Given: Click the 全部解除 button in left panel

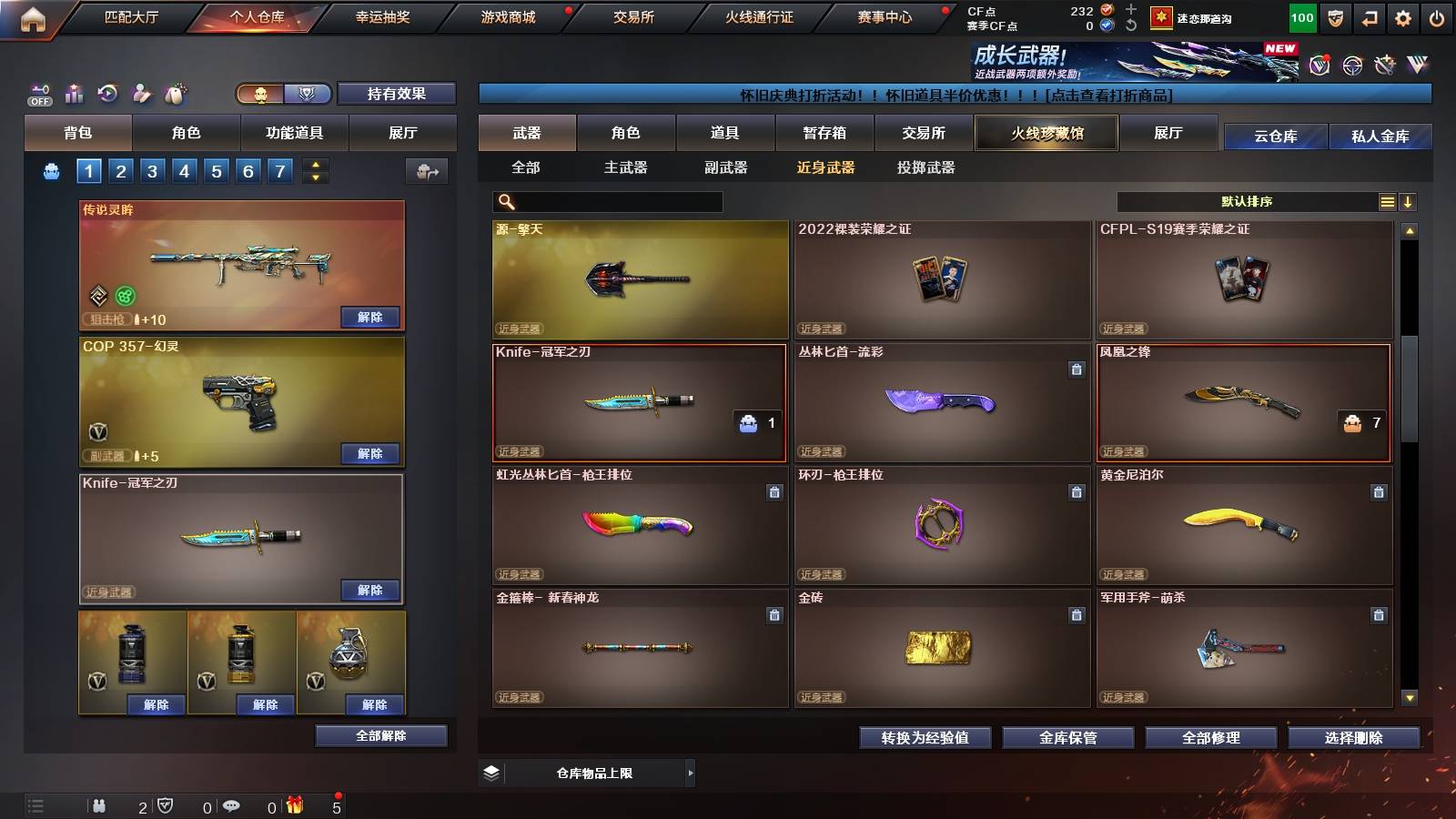Looking at the screenshot, I should (x=380, y=736).
